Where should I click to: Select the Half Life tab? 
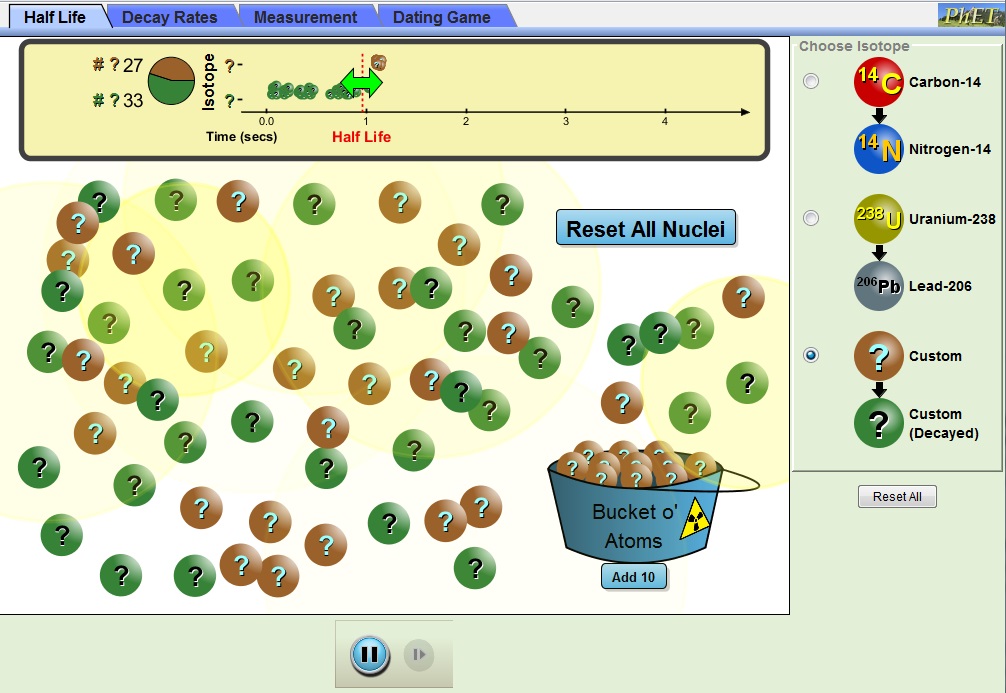(x=54, y=17)
